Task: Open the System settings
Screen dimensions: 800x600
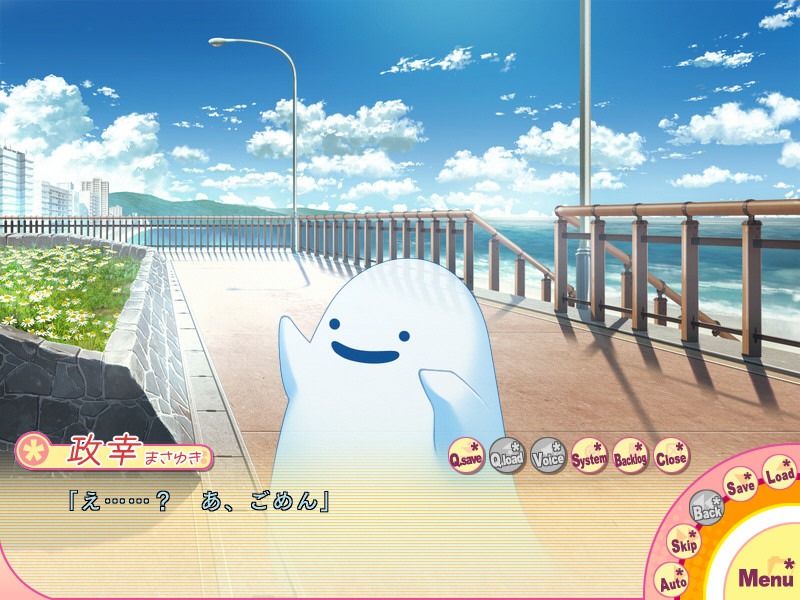Action: point(590,456)
